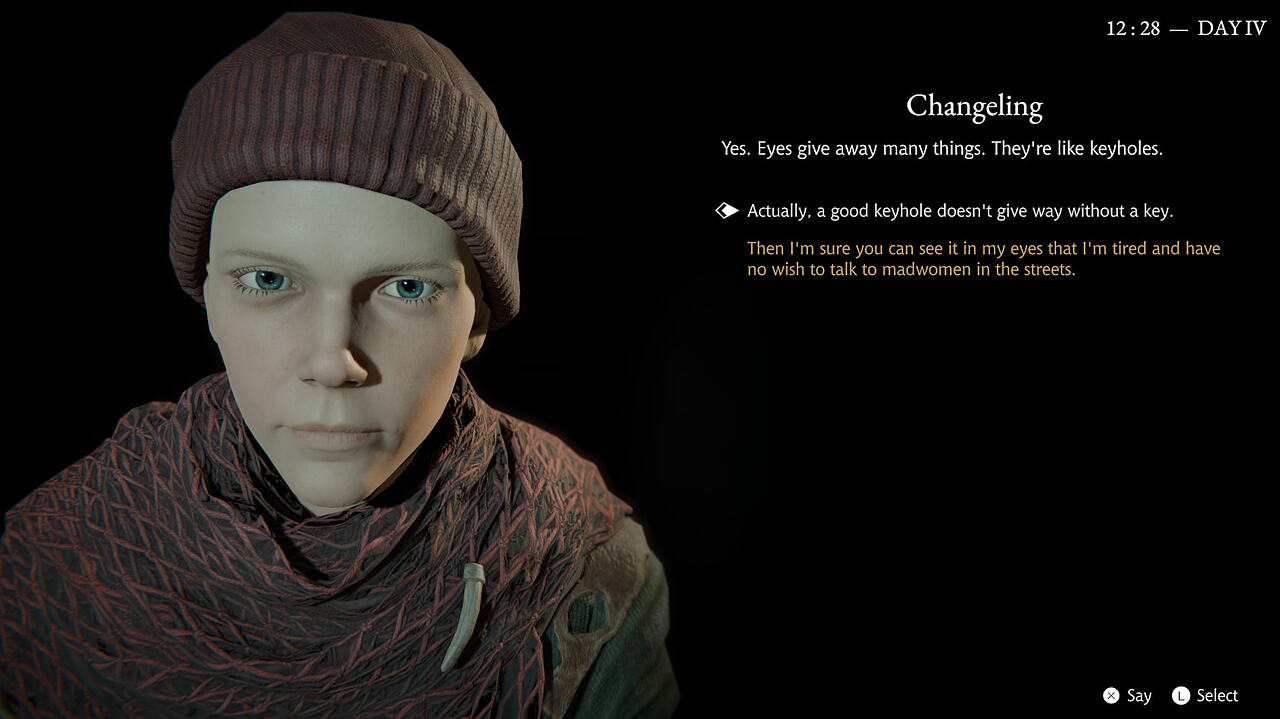Choose the reply about a good keyhole
Screen dimensions: 1280x719
coord(959,211)
